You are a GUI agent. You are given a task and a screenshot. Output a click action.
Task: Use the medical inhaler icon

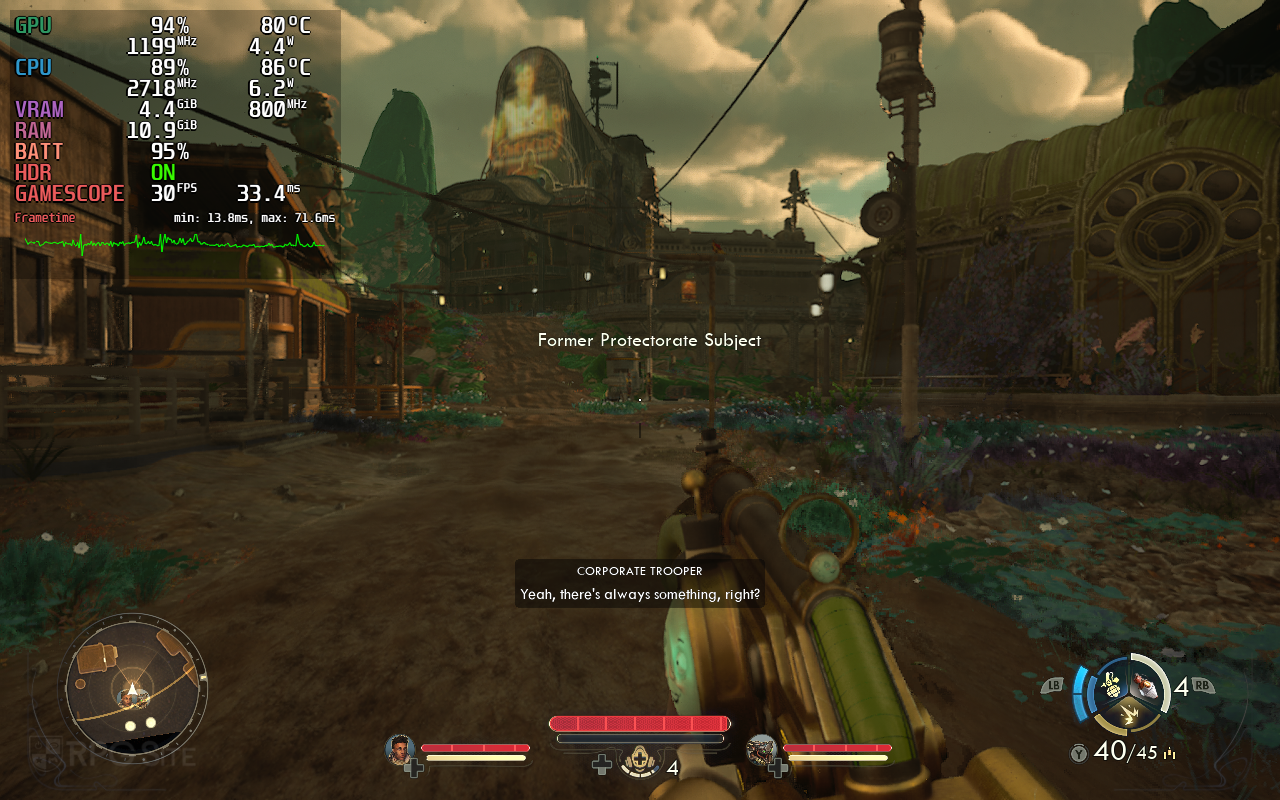[638, 764]
